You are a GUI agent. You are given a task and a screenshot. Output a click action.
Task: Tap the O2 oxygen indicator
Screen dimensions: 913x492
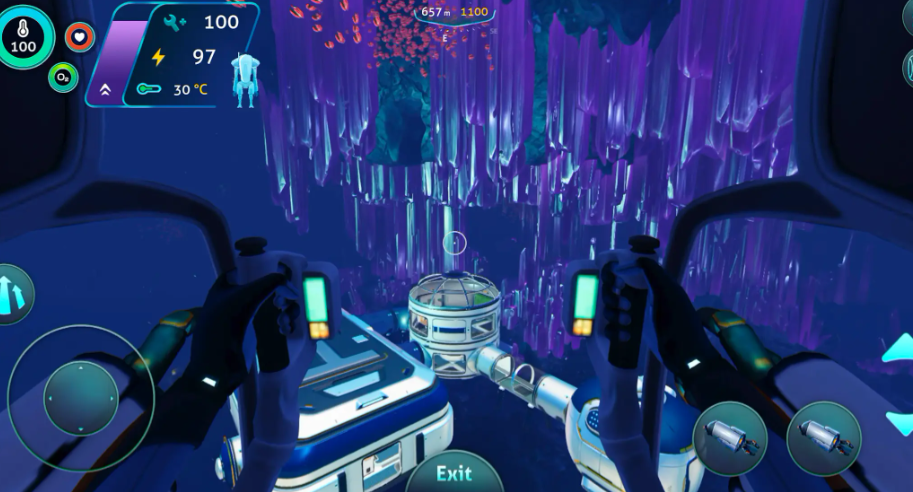pyautogui.click(x=63, y=77)
